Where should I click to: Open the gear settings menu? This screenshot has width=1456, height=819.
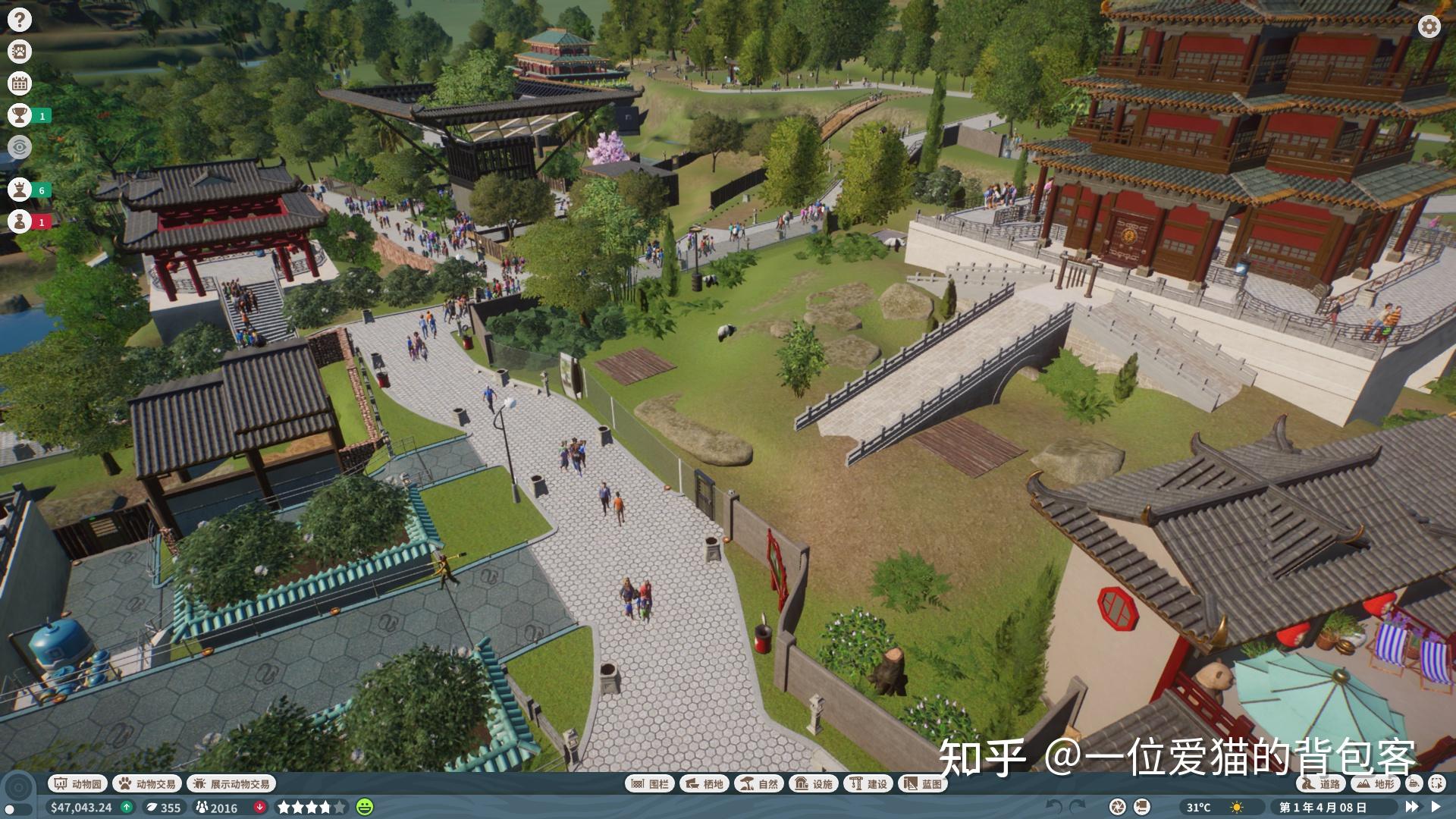[1429, 27]
